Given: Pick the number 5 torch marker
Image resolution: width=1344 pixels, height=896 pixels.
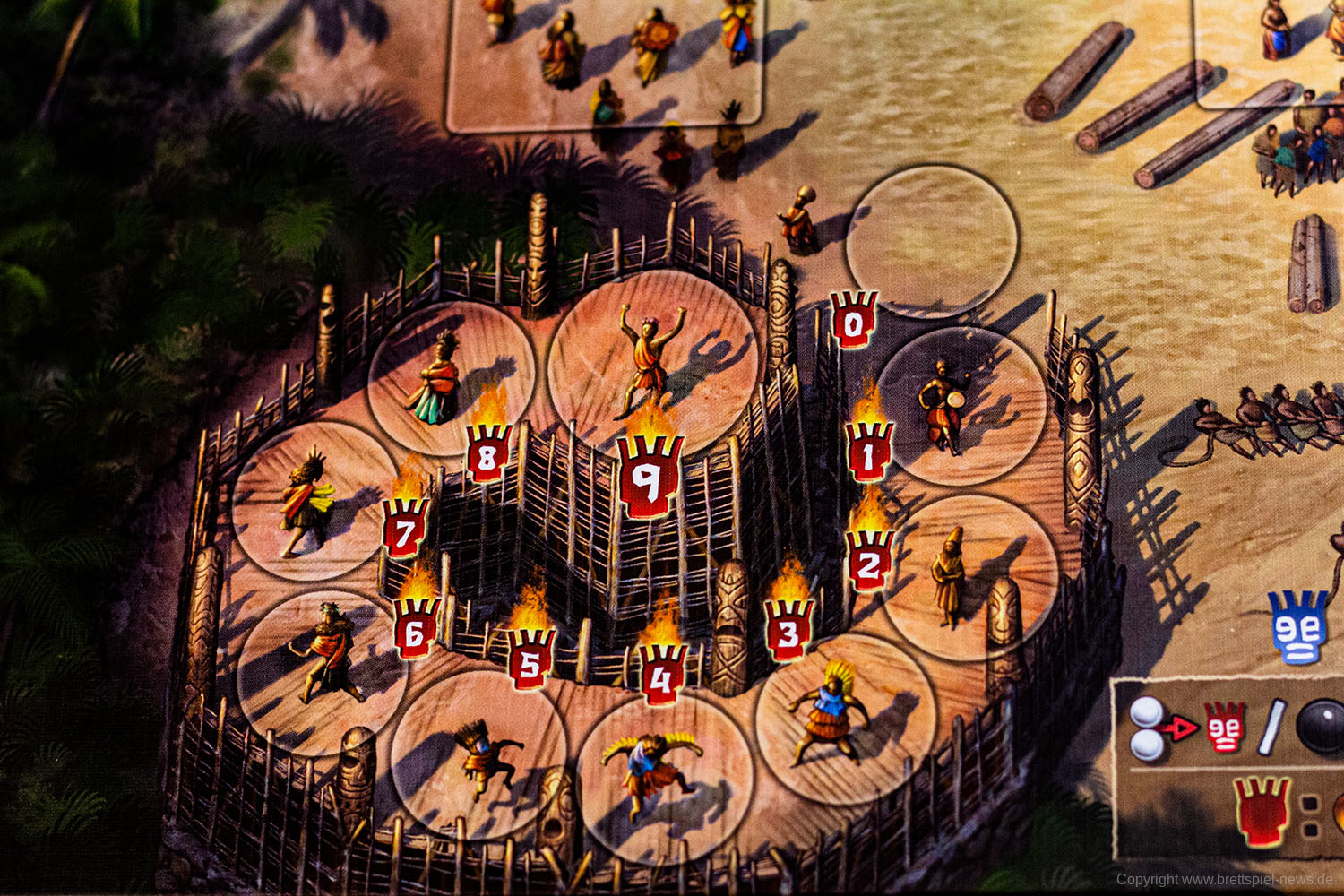Looking at the screenshot, I should [530, 659].
